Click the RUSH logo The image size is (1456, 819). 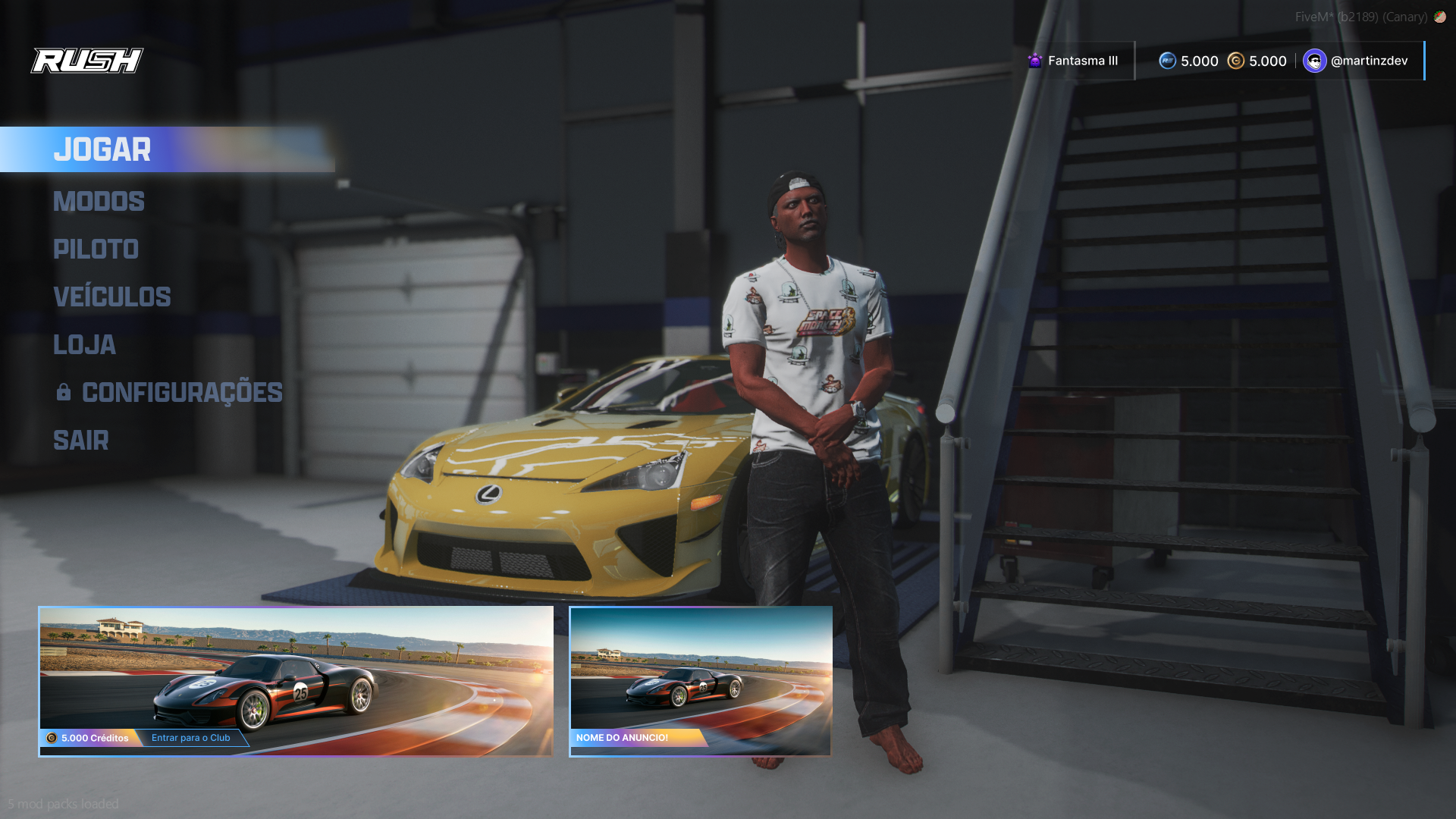(x=87, y=61)
